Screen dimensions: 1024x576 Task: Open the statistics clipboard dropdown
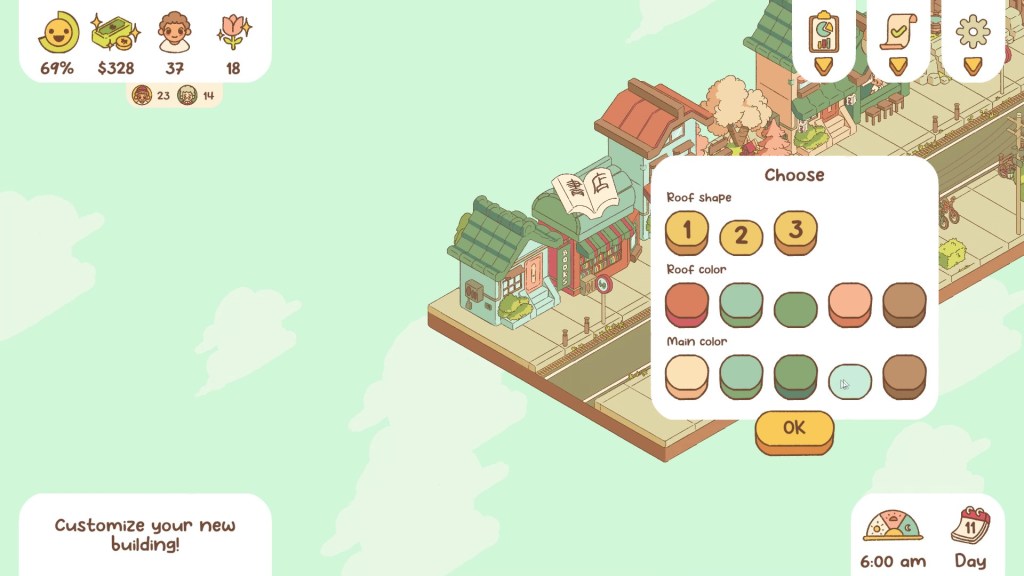(x=823, y=40)
